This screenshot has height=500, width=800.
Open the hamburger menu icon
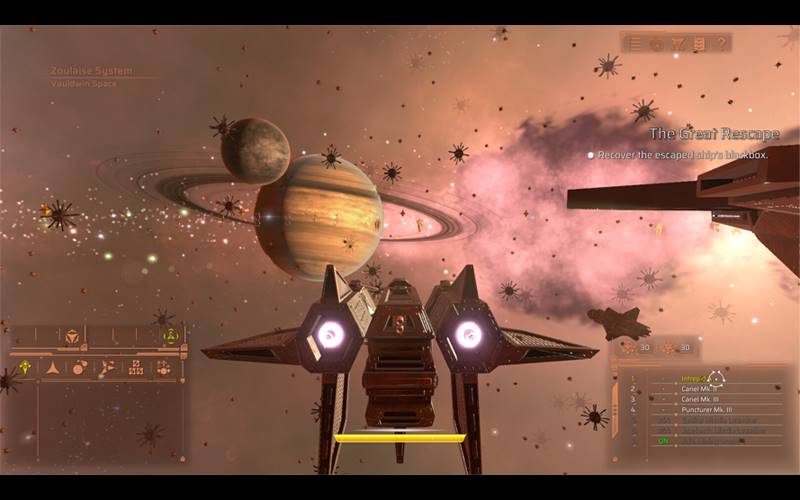(635, 43)
